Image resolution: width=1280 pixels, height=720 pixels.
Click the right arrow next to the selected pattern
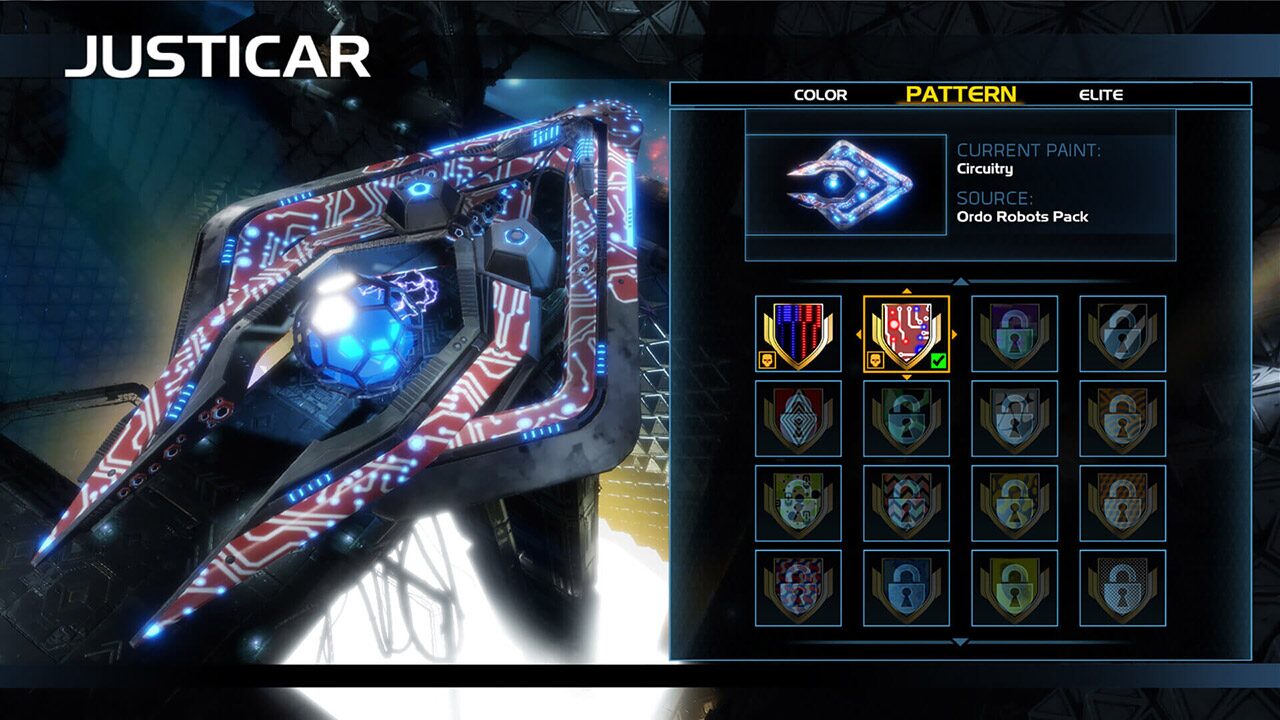coord(955,334)
